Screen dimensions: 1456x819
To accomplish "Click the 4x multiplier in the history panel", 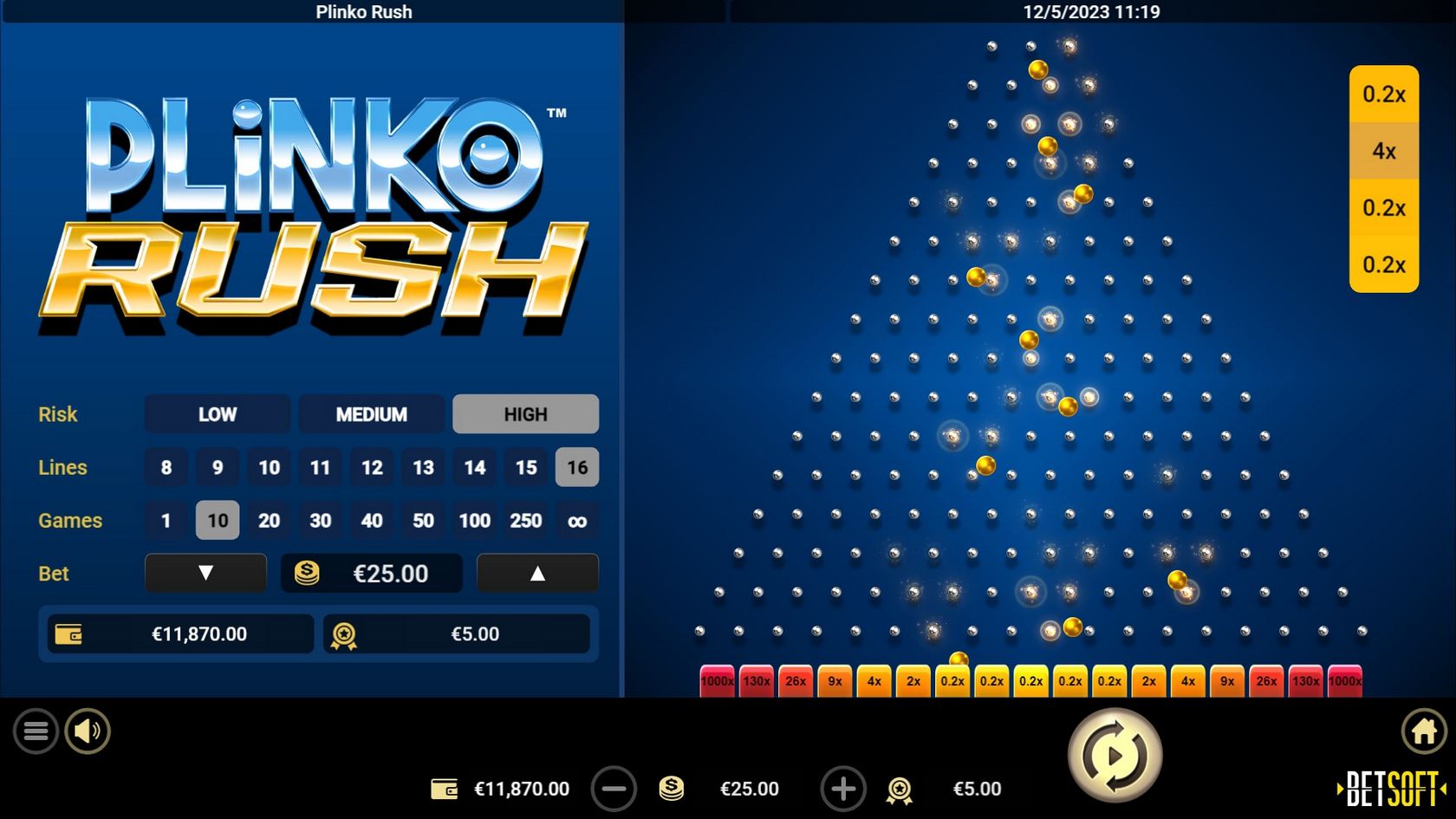I will pos(1384,151).
